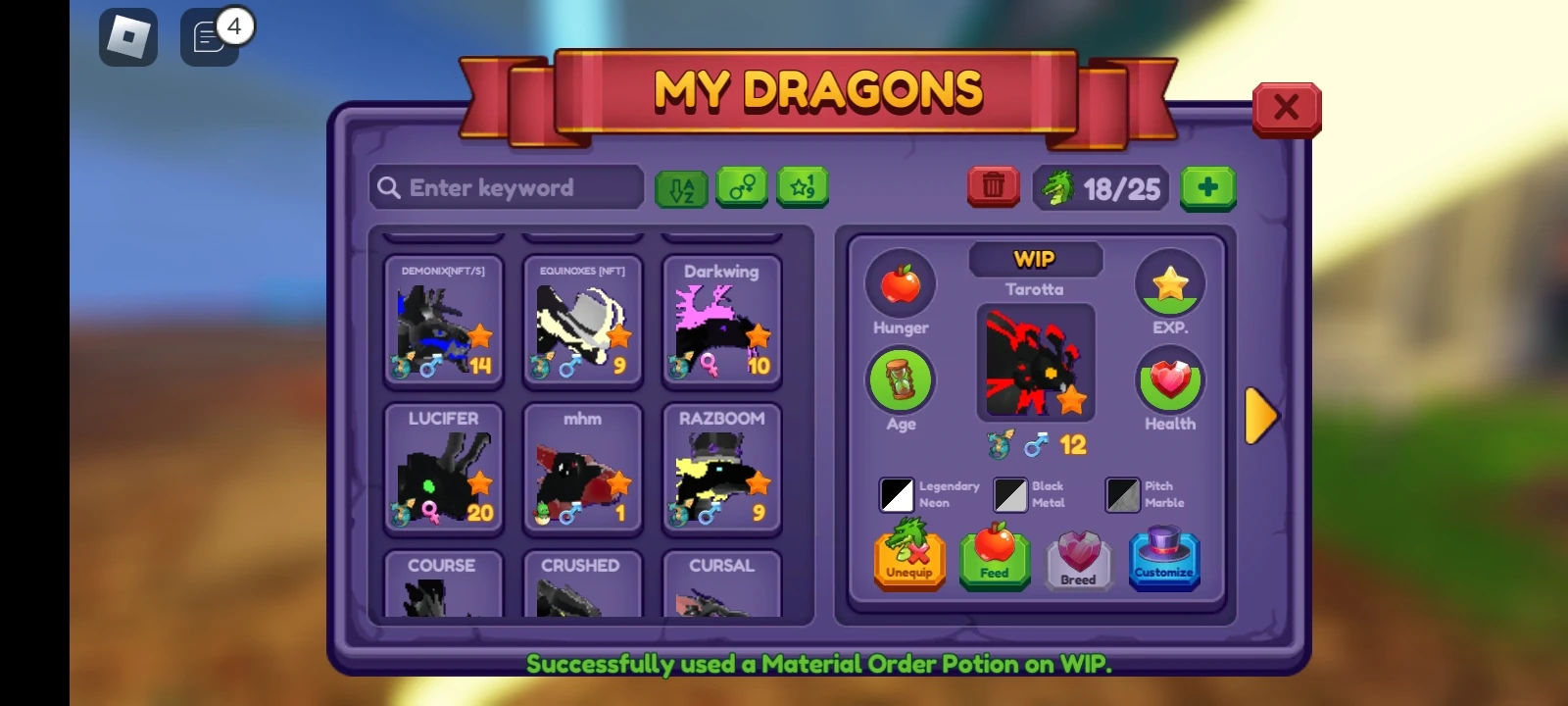Image resolution: width=1568 pixels, height=706 pixels.
Task: Select the LUCIFER dragon card
Action: (x=443, y=466)
